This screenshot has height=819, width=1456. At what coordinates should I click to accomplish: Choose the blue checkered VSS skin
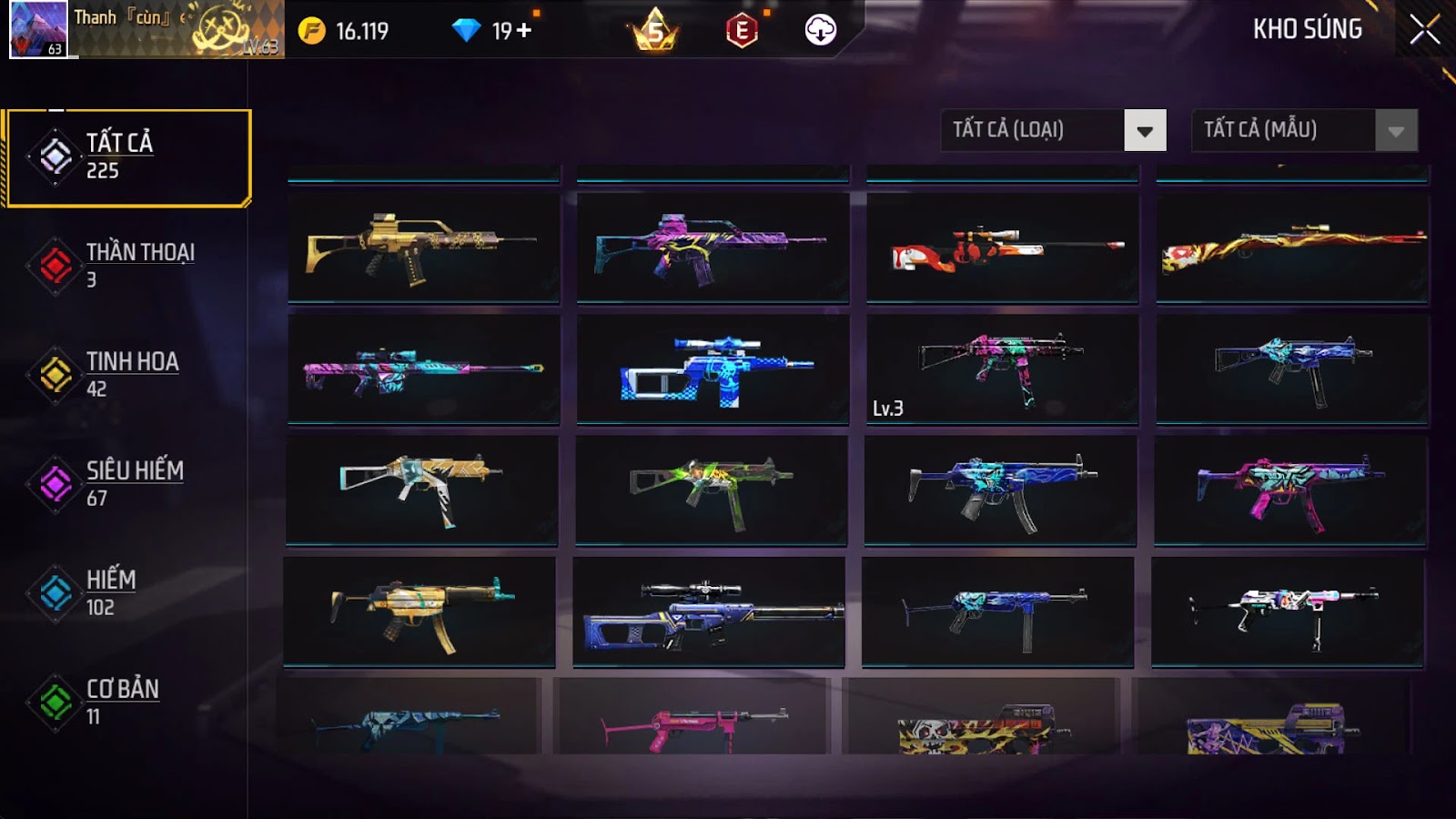pyautogui.click(x=713, y=369)
